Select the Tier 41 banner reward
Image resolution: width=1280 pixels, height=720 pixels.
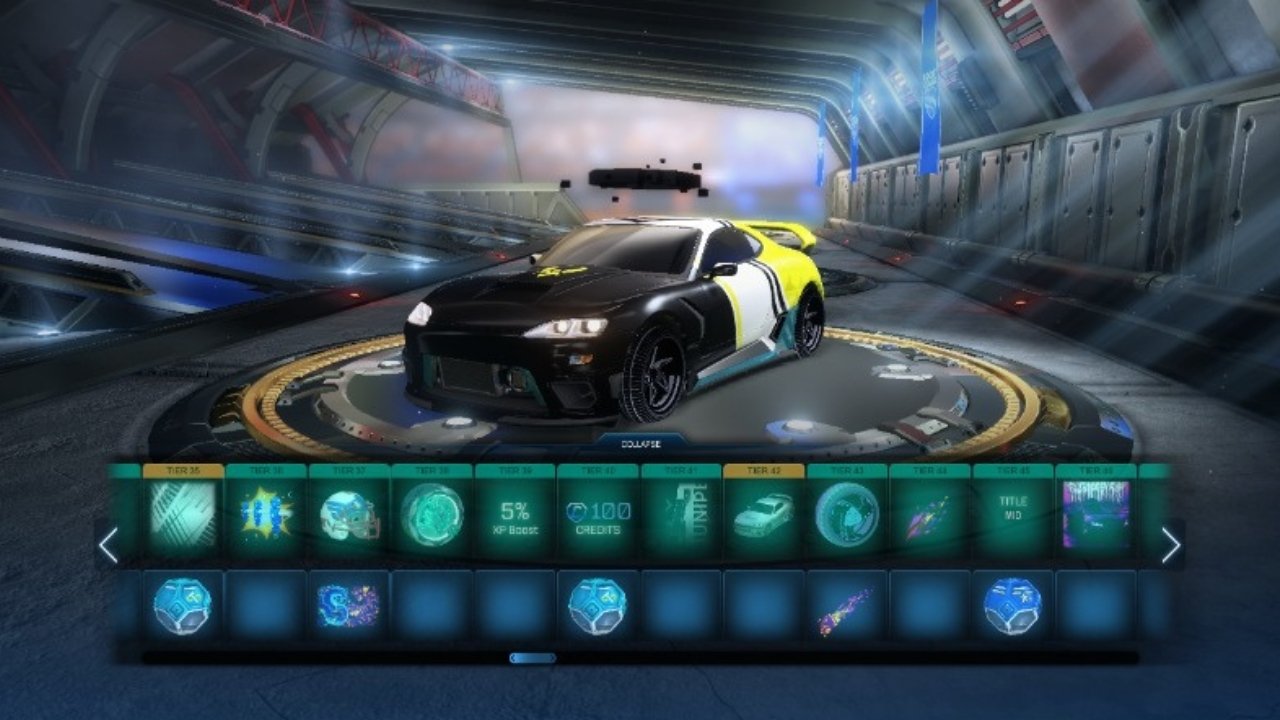pos(681,514)
